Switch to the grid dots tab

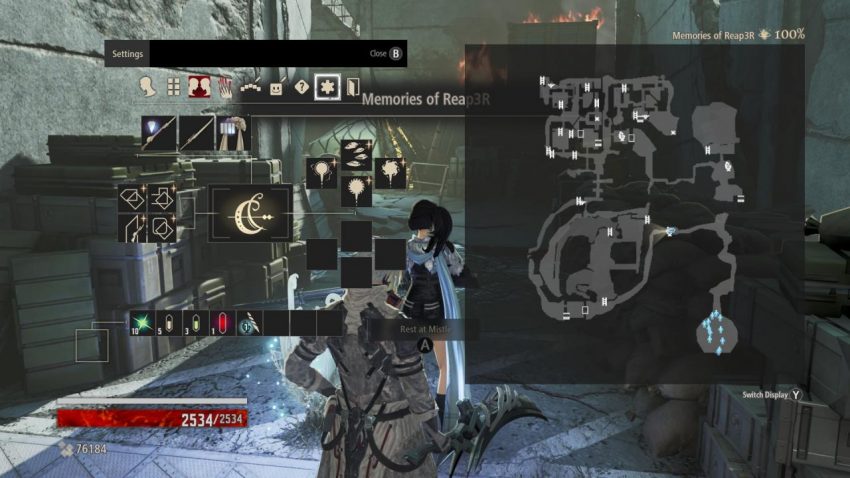[173, 86]
